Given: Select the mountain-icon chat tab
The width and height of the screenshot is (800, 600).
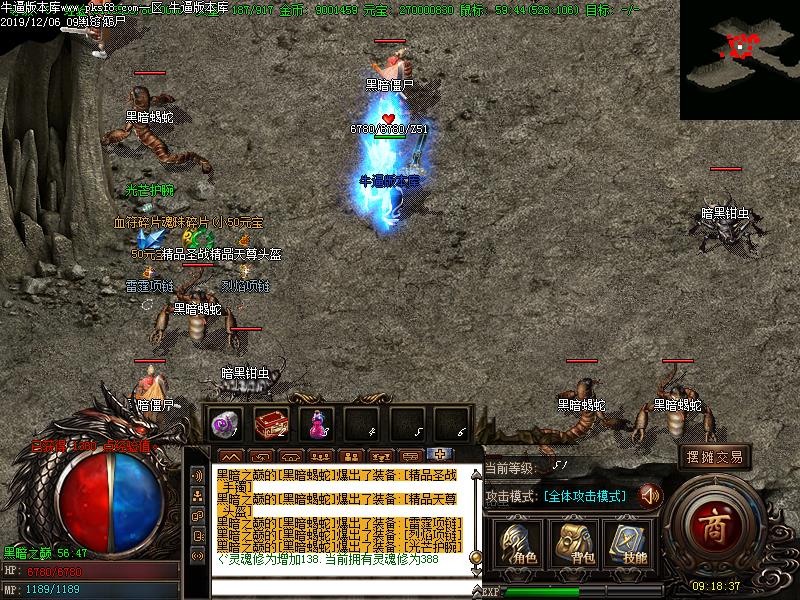Looking at the screenshot, I should pos(228,456).
